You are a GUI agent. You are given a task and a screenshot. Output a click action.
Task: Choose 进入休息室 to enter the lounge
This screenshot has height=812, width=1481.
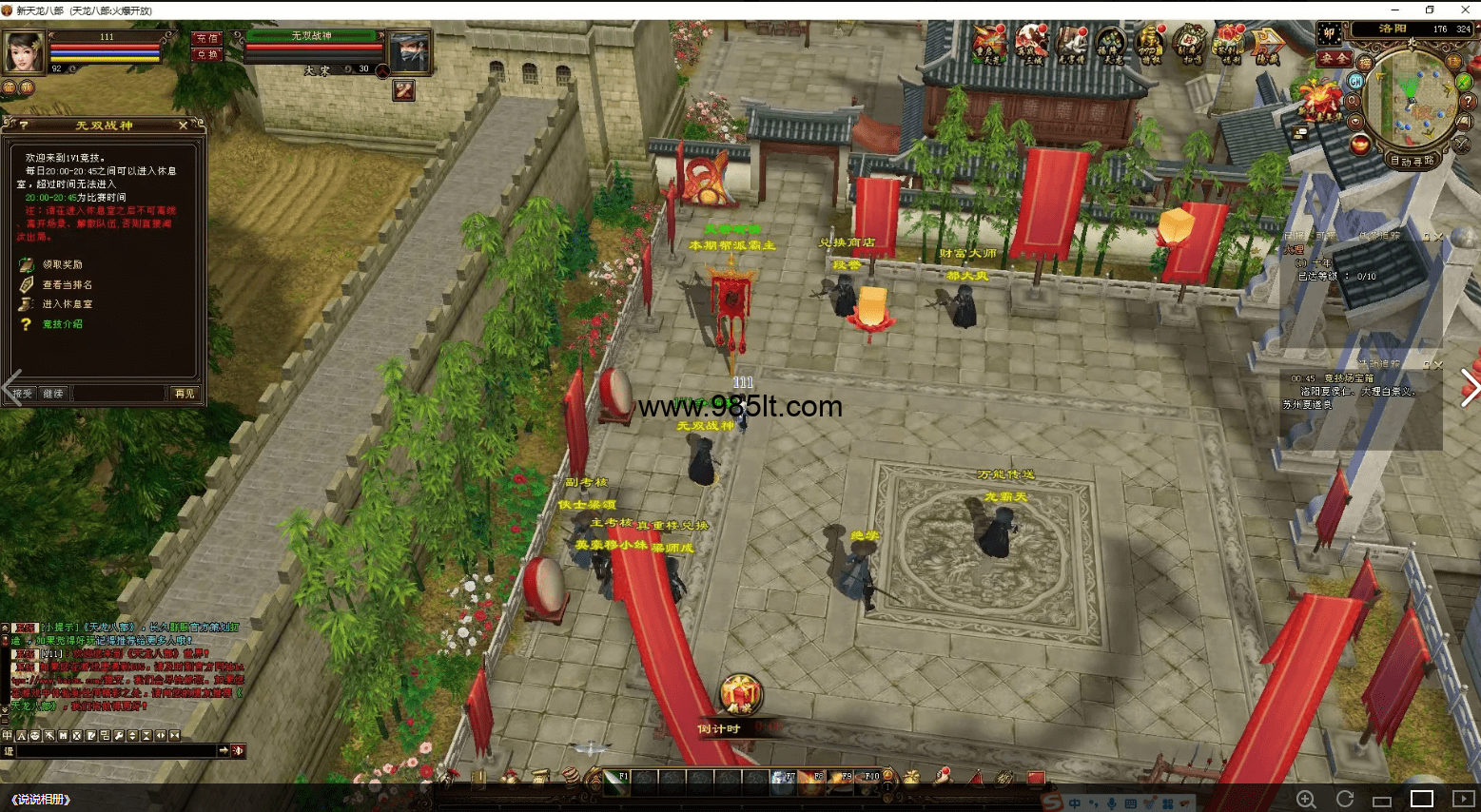tap(67, 304)
